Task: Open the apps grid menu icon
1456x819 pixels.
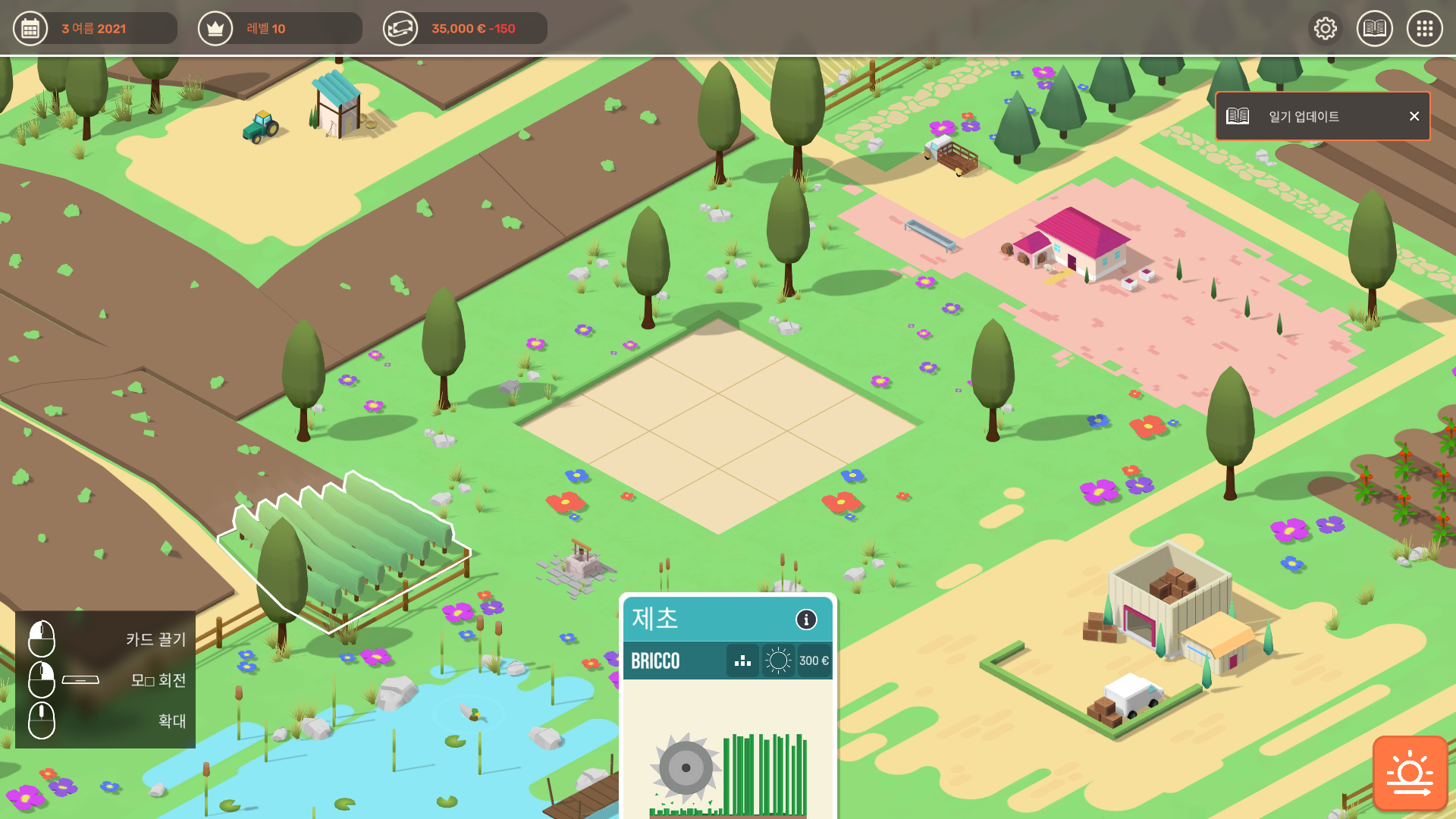Action: (x=1425, y=28)
